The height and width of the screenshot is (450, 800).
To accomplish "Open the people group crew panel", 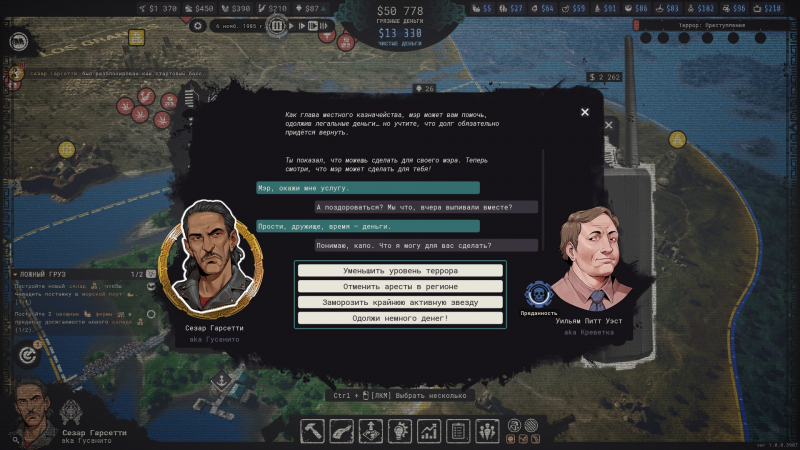I will click(488, 431).
